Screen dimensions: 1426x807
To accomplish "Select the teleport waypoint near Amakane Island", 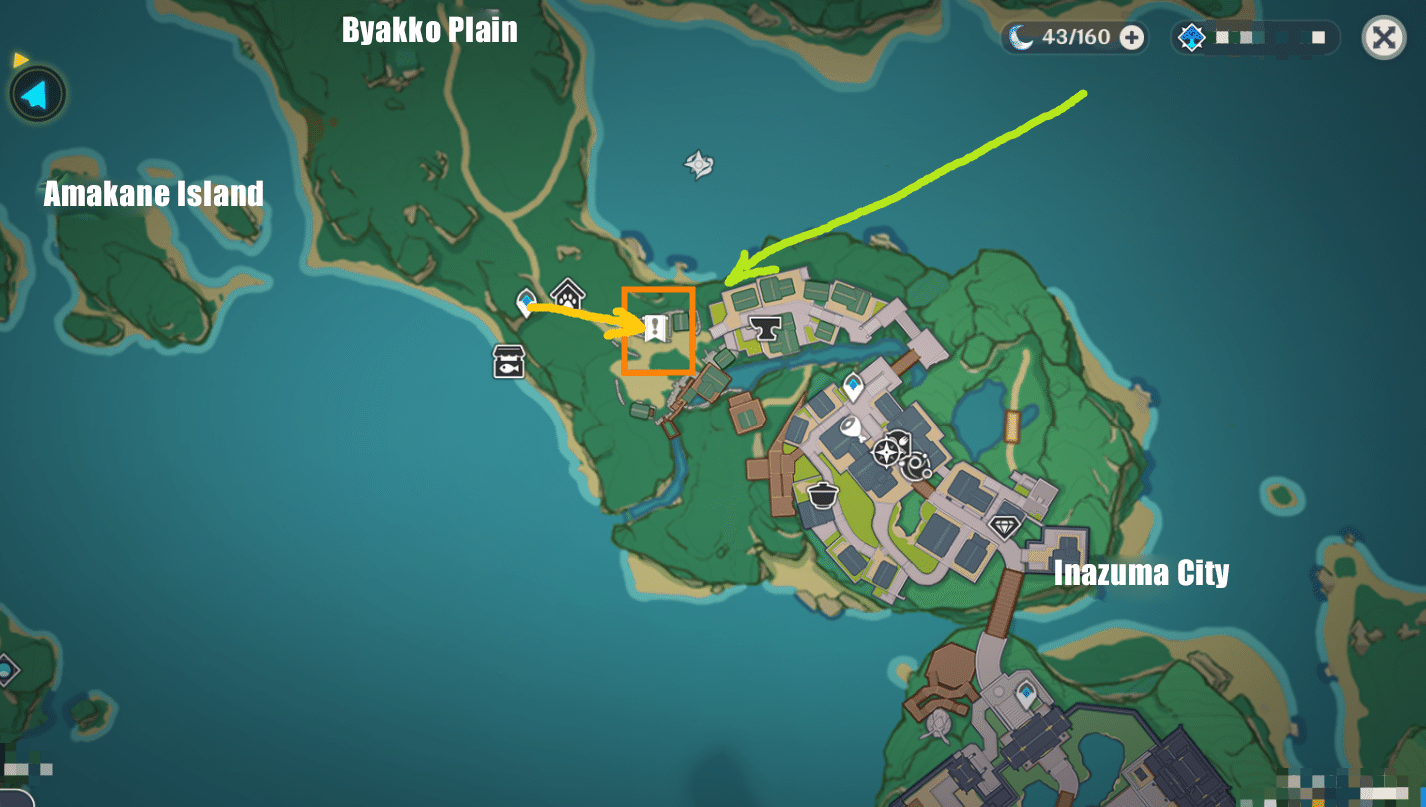I will pos(526,300).
